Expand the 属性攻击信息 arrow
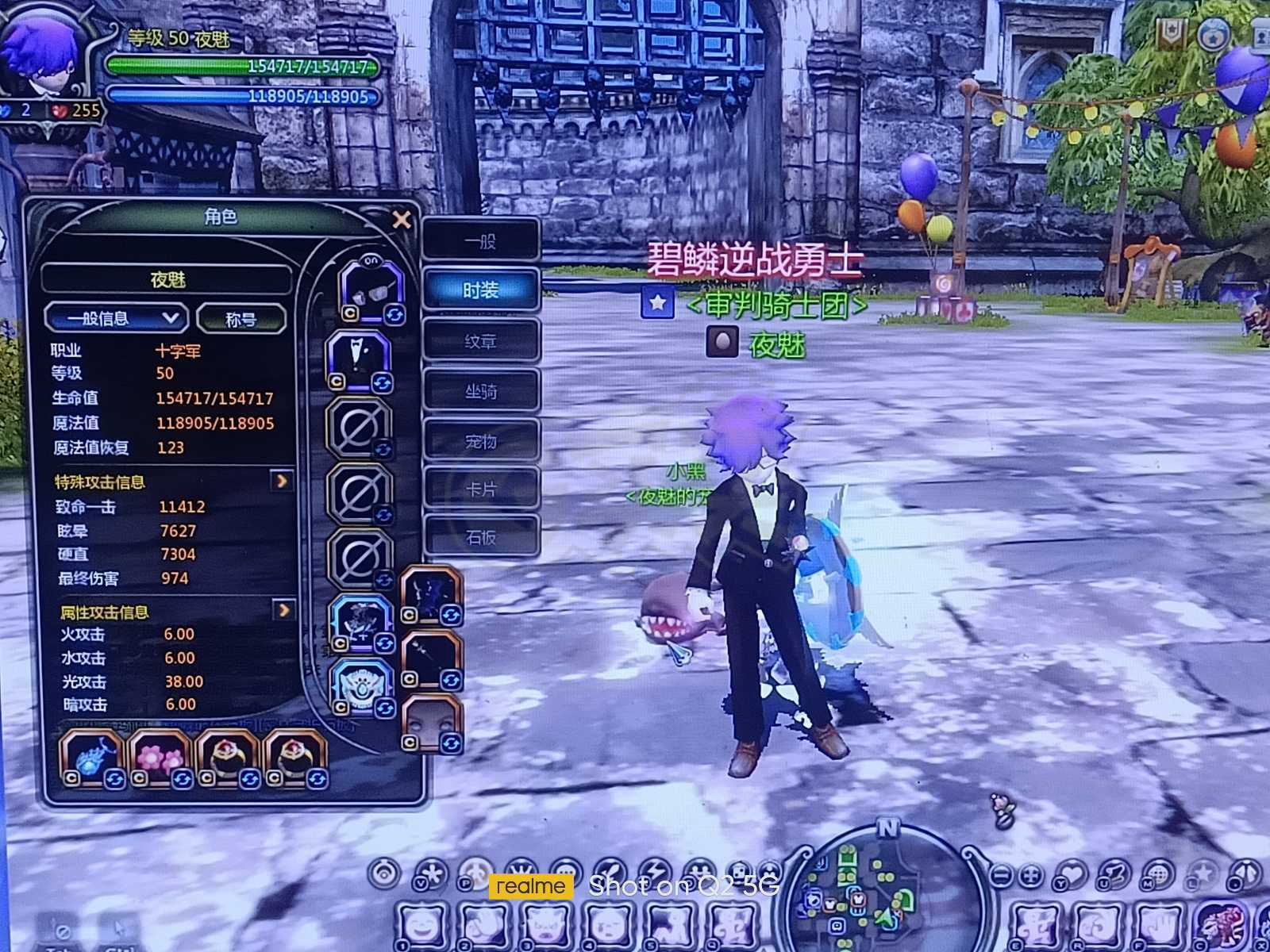Image resolution: width=1270 pixels, height=952 pixels. 283,609
